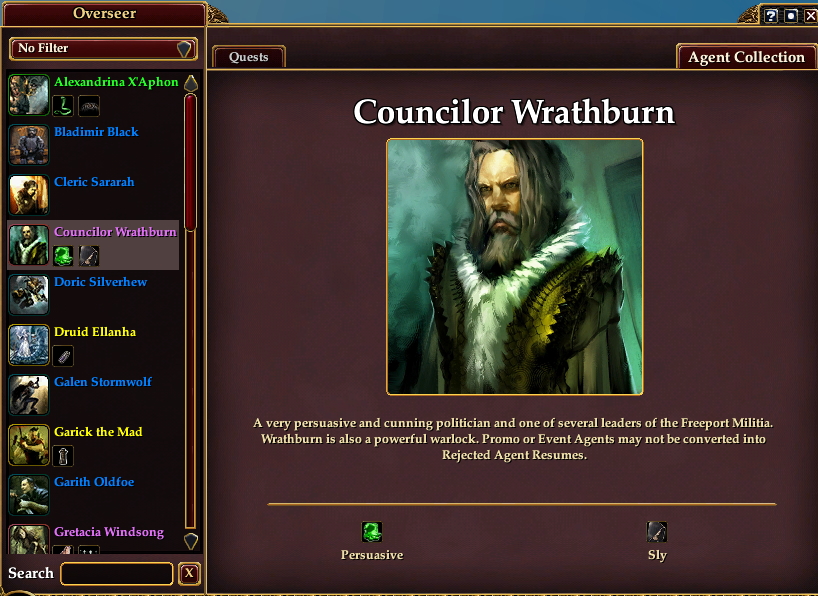
Task: Switch to the Quests tab
Action: click(x=249, y=57)
